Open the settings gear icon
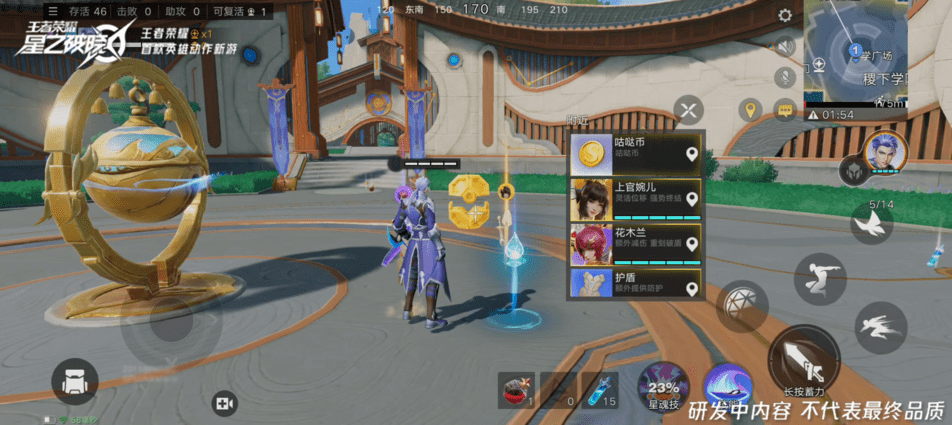Viewport: 952px width, 425px height. pyautogui.click(x=785, y=16)
